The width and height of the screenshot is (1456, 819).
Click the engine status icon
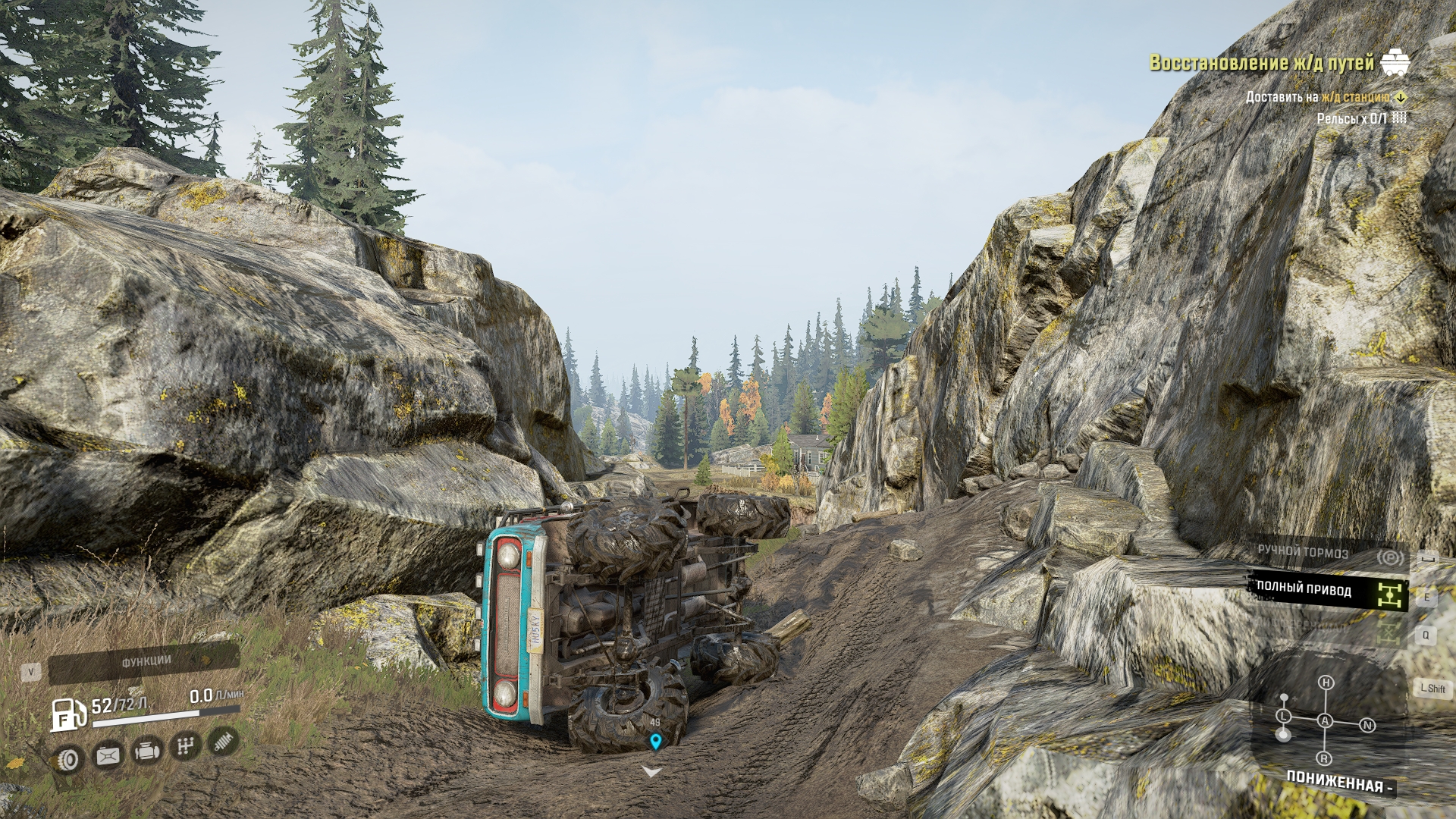click(146, 752)
